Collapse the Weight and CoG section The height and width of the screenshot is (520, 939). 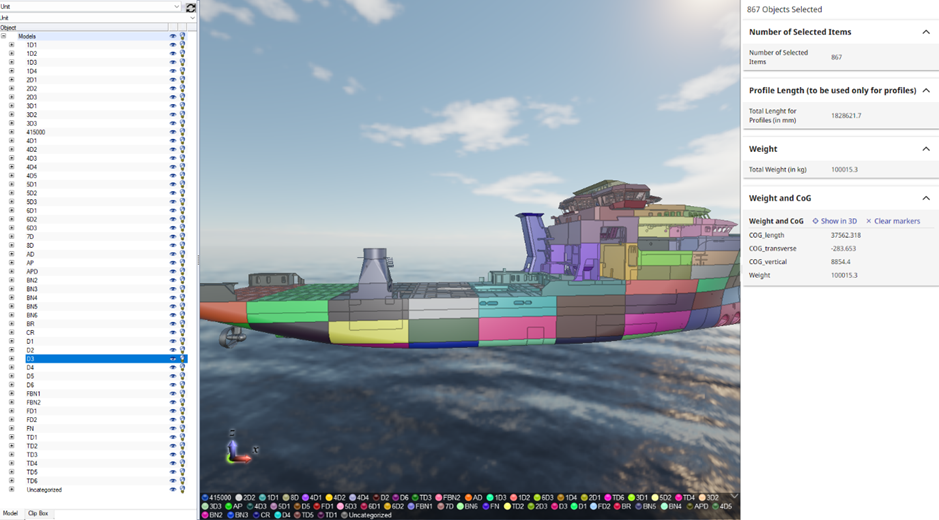926,198
